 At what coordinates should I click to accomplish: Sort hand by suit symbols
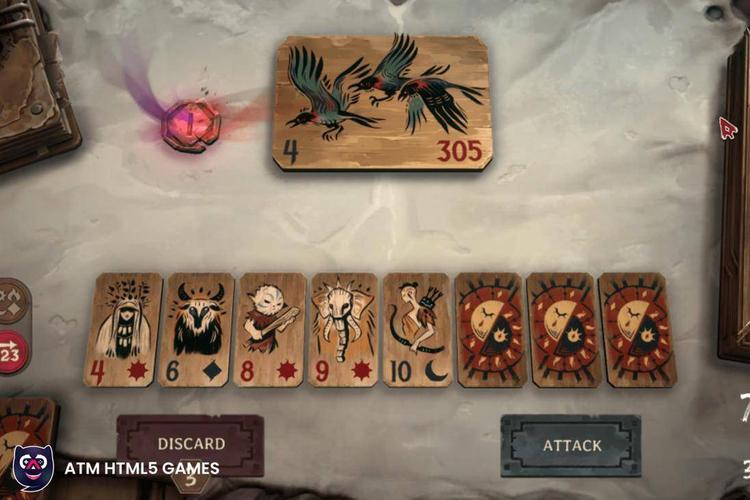[13, 301]
